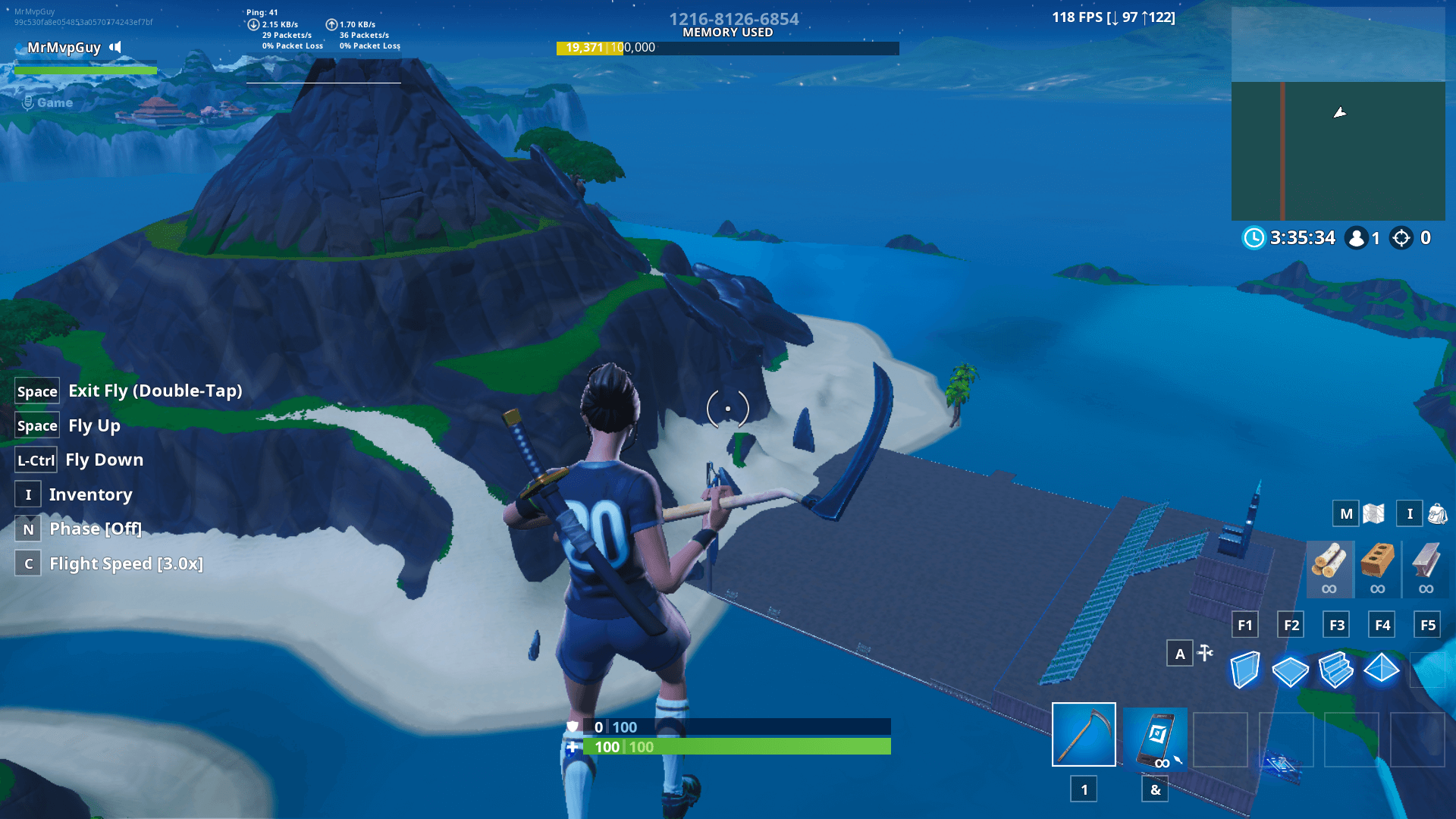The image size is (1456, 819).
Task: Open the map via the M icon
Action: click(1347, 513)
